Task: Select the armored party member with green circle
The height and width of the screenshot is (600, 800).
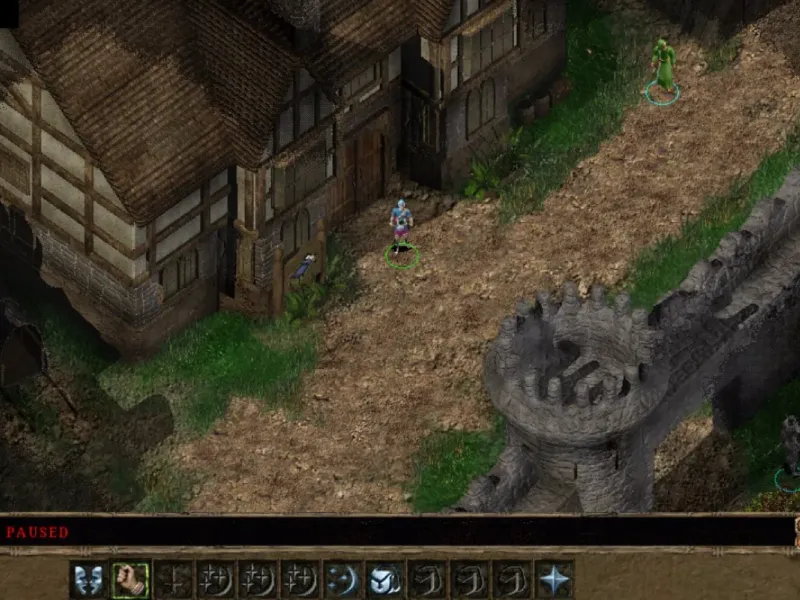Action: 401,228
